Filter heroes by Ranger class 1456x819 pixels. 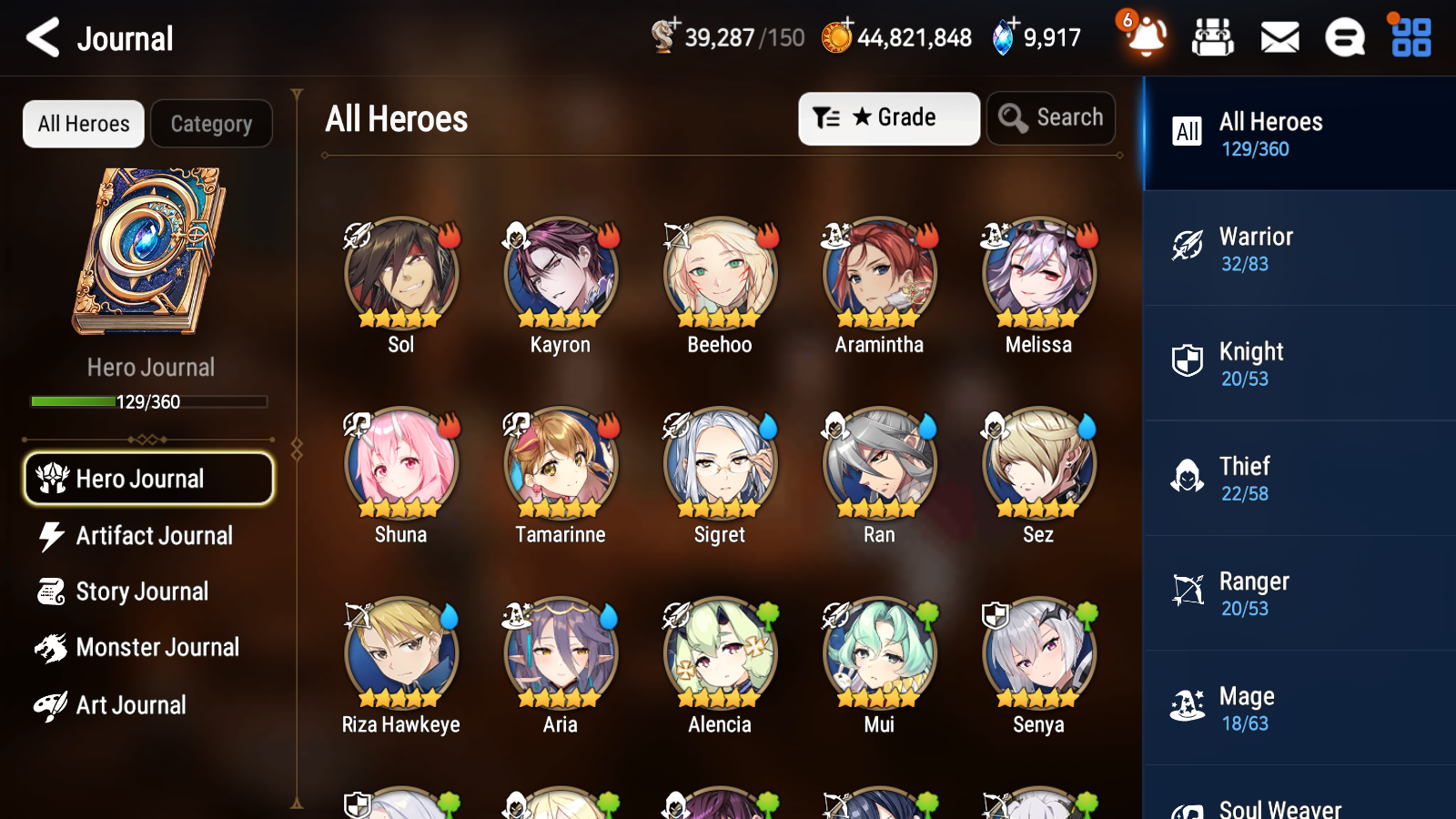pyautogui.click(x=1297, y=593)
